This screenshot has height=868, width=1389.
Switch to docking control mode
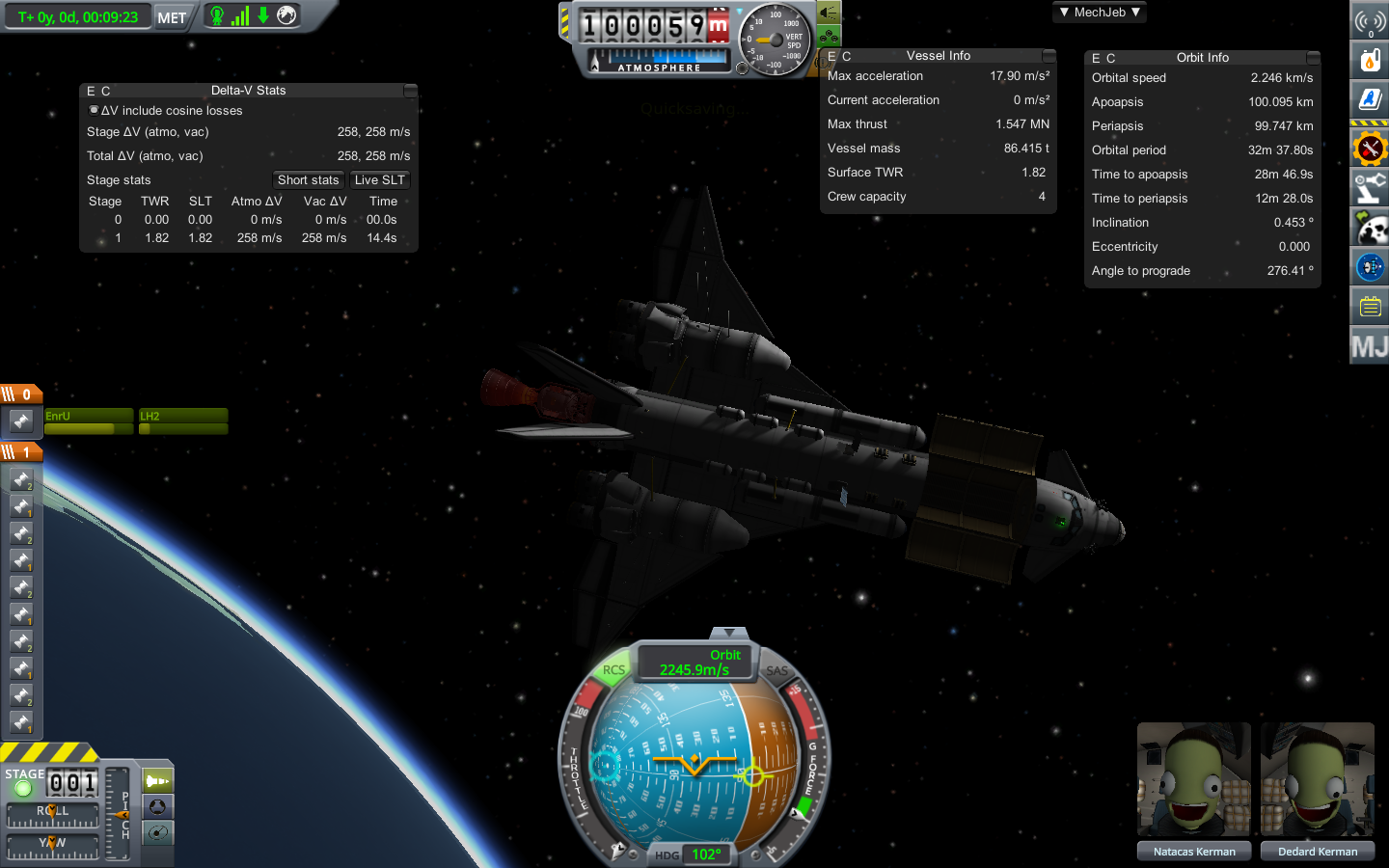point(157,806)
